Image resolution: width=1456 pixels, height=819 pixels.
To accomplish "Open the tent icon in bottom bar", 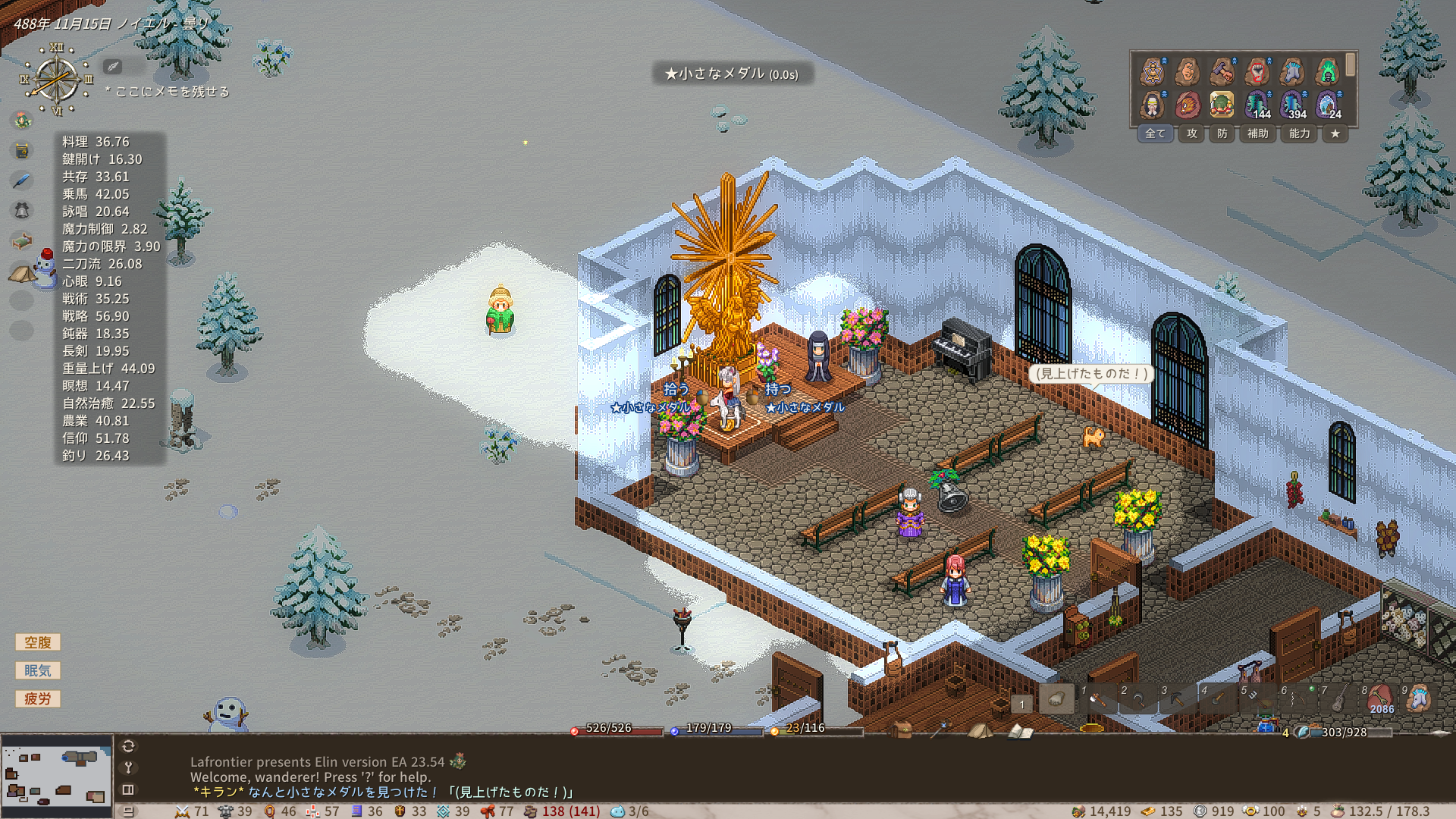I will pyautogui.click(x=980, y=731).
